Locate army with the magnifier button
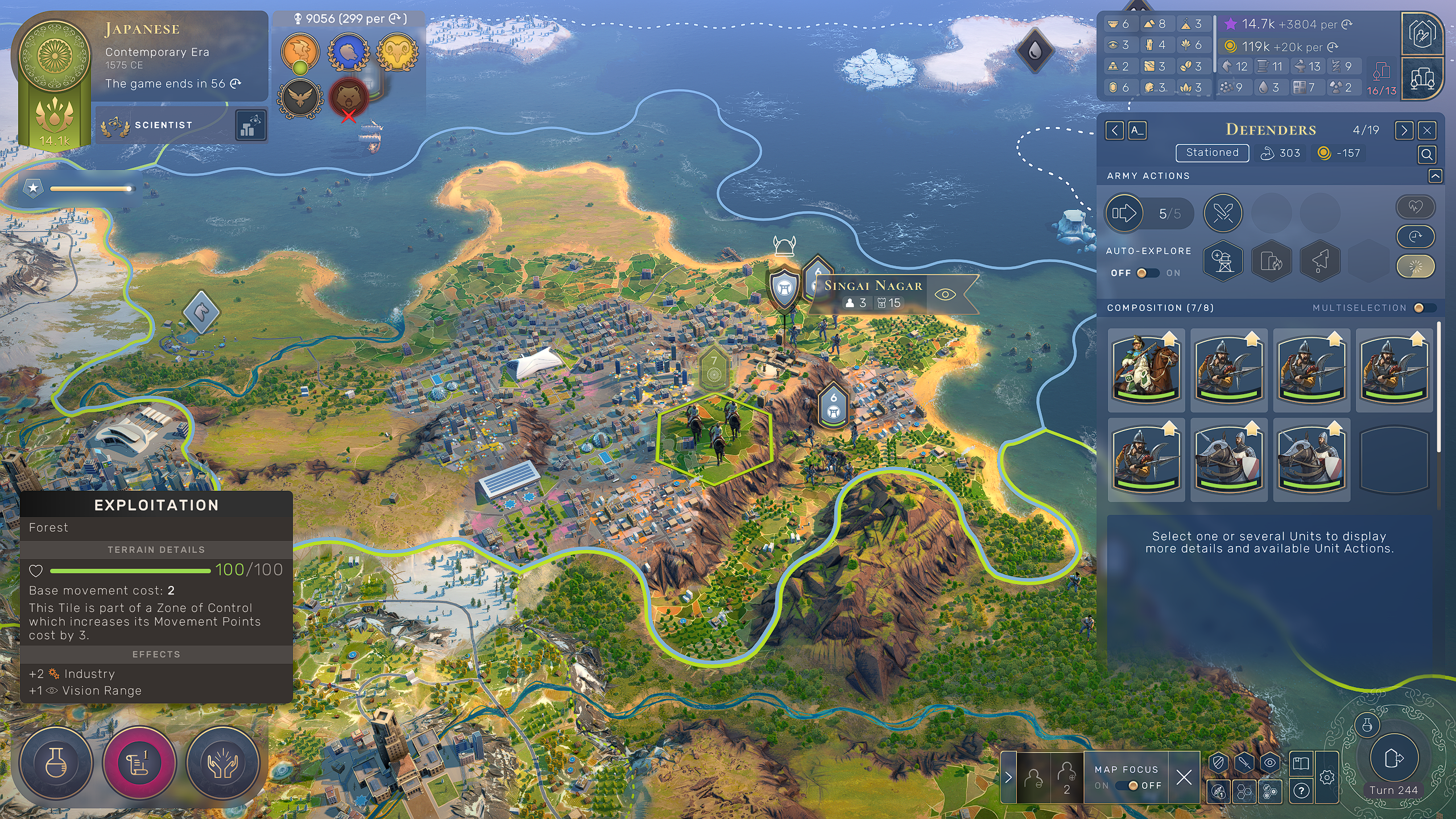The width and height of the screenshot is (1456, 819). (1427, 154)
